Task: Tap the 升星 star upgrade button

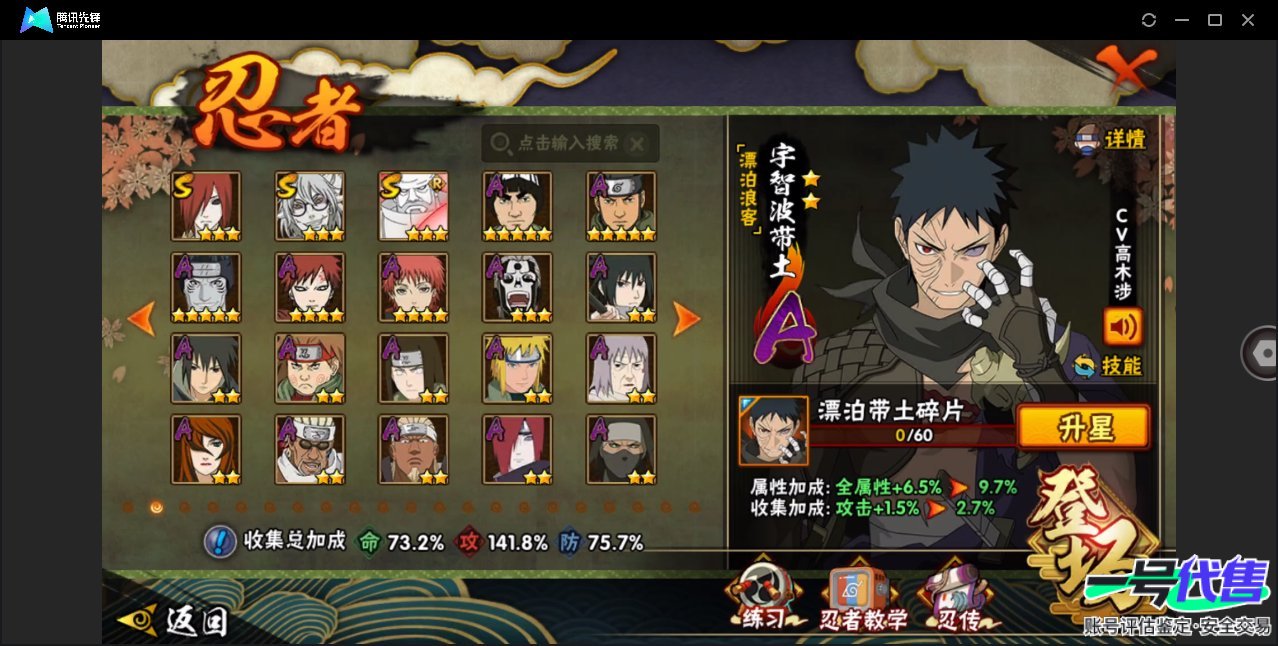Action: point(1083,428)
